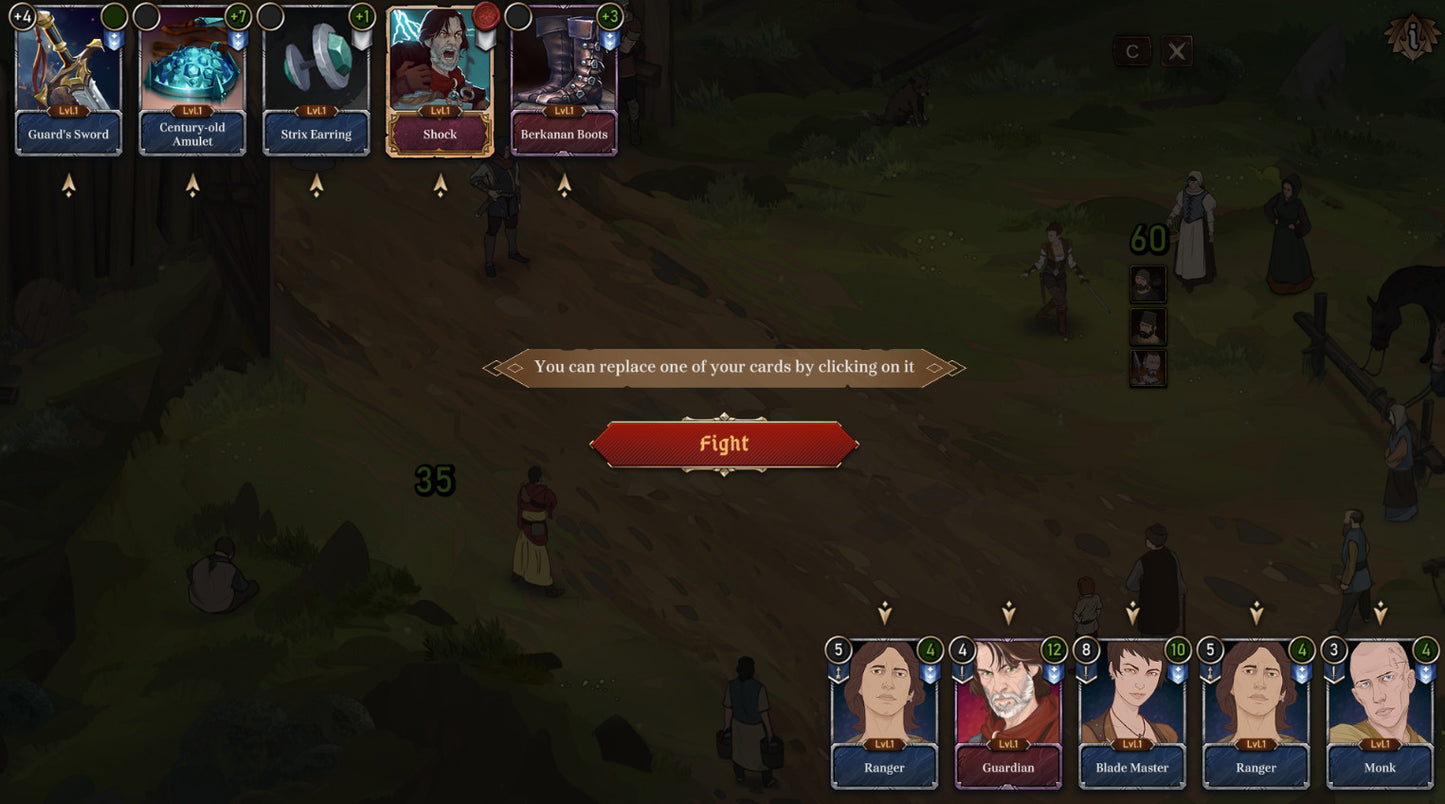1445x804 pixels.
Task: Pick the Strix Earring card
Action: [316, 81]
